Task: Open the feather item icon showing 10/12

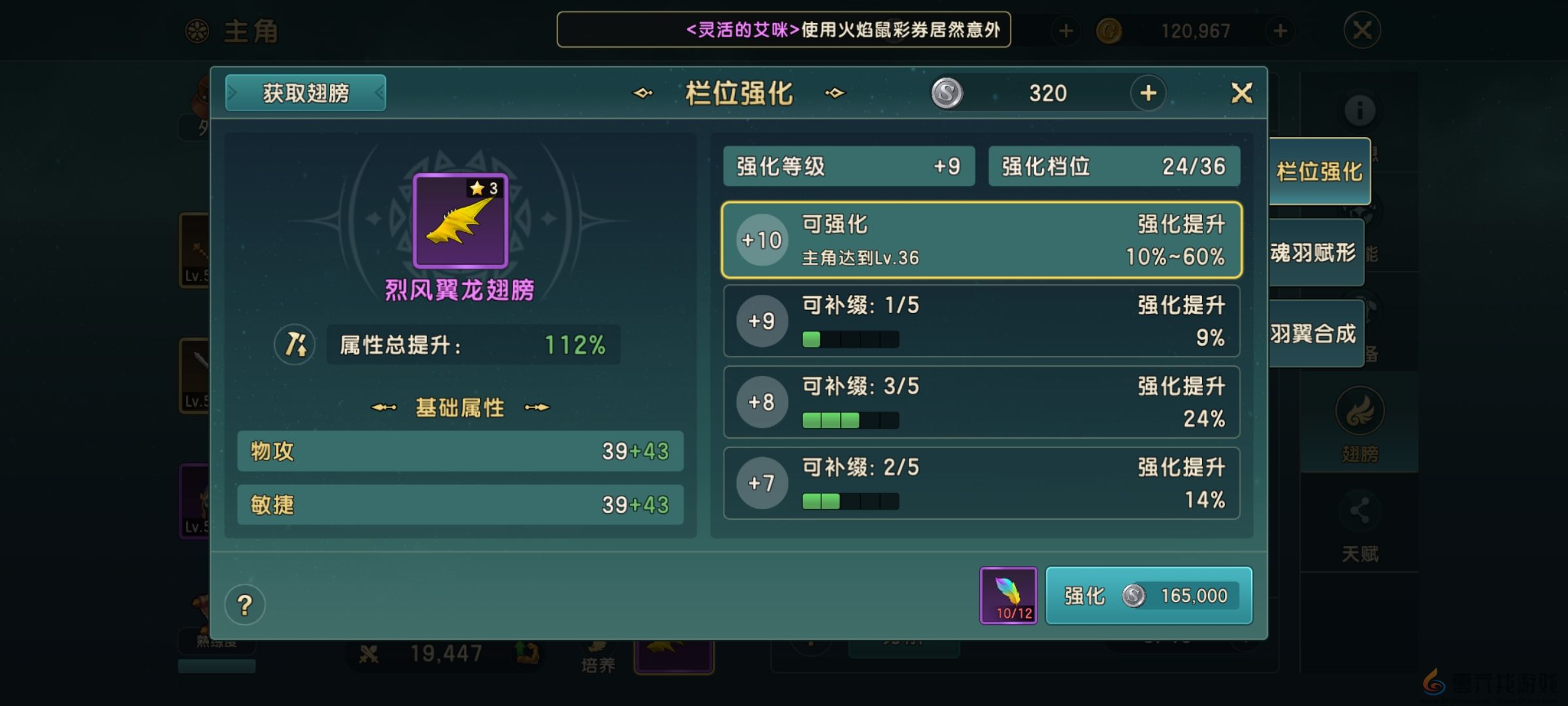Action: tap(1008, 595)
